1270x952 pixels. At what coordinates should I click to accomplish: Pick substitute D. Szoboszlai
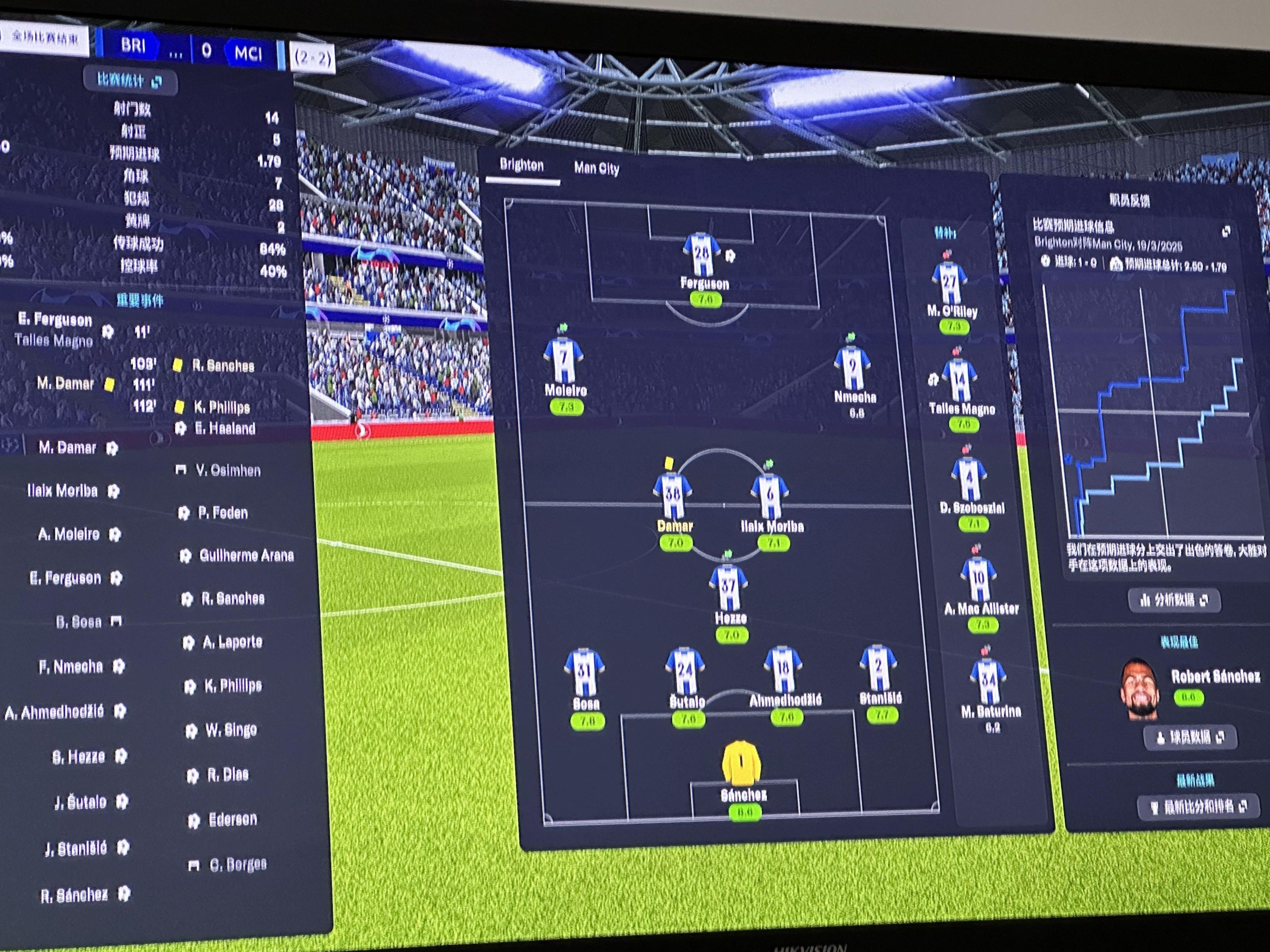[x=969, y=480]
